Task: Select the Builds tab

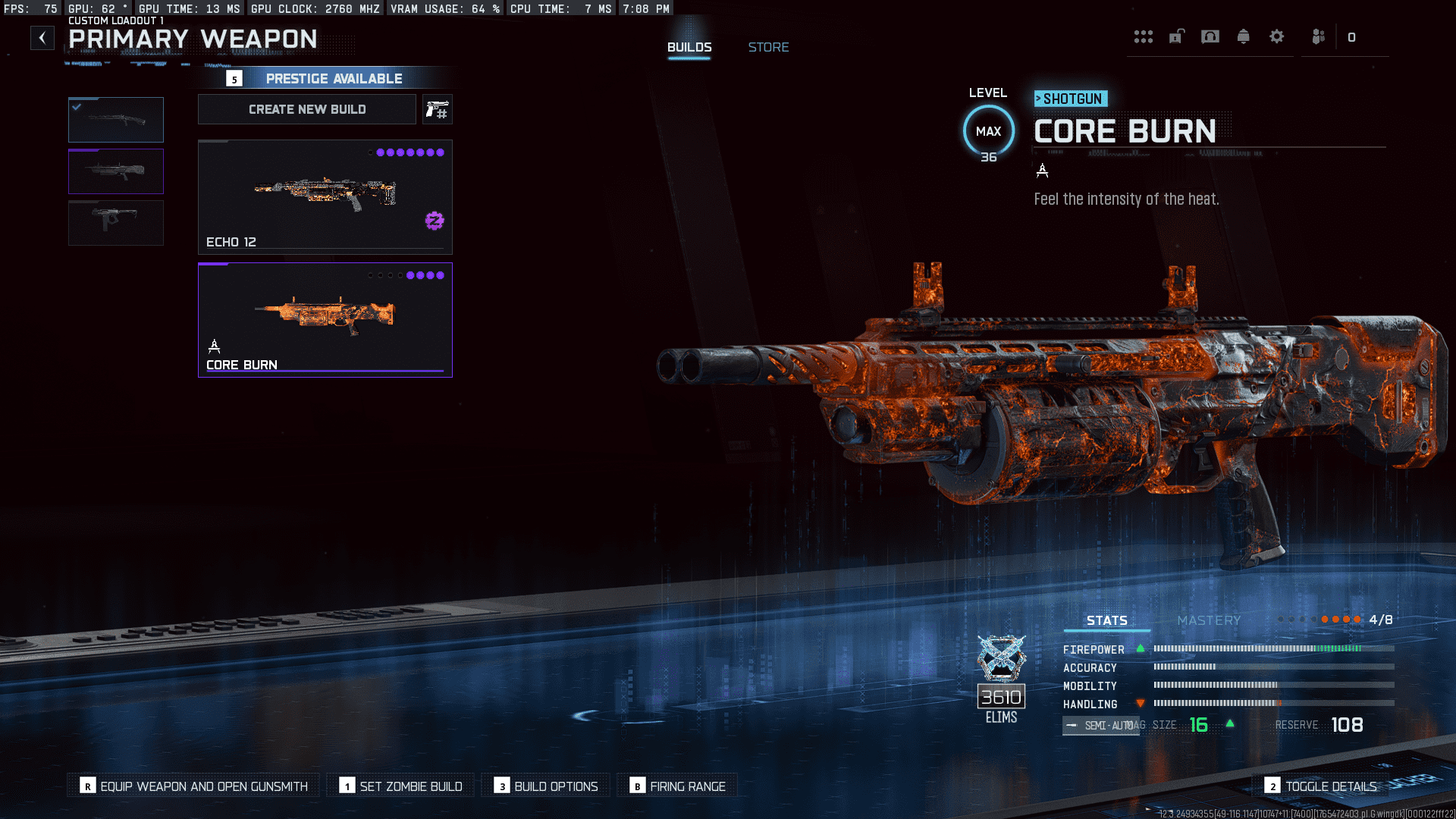Action: [689, 47]
